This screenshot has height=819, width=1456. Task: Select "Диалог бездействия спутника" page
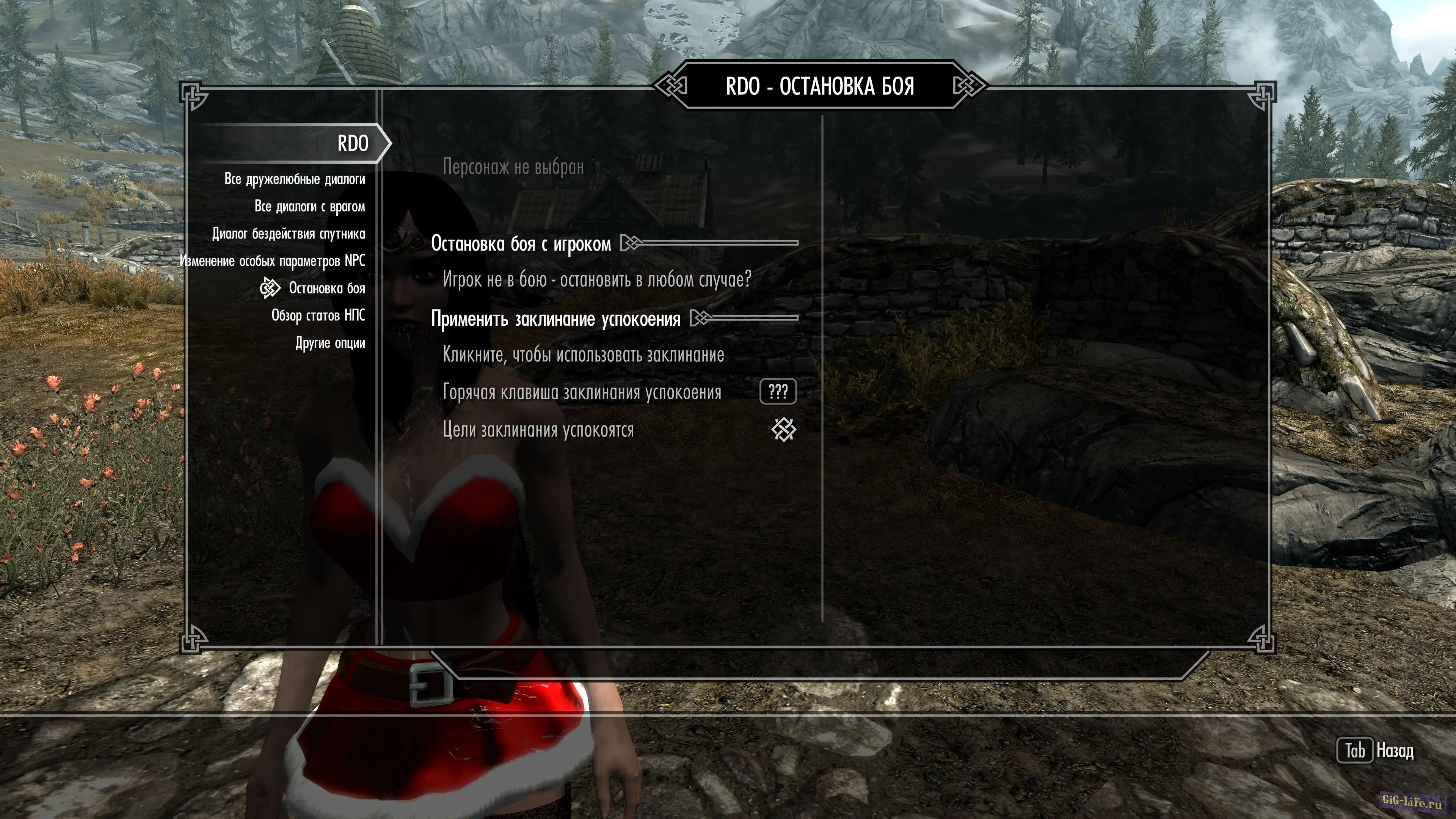coord(288,234)
